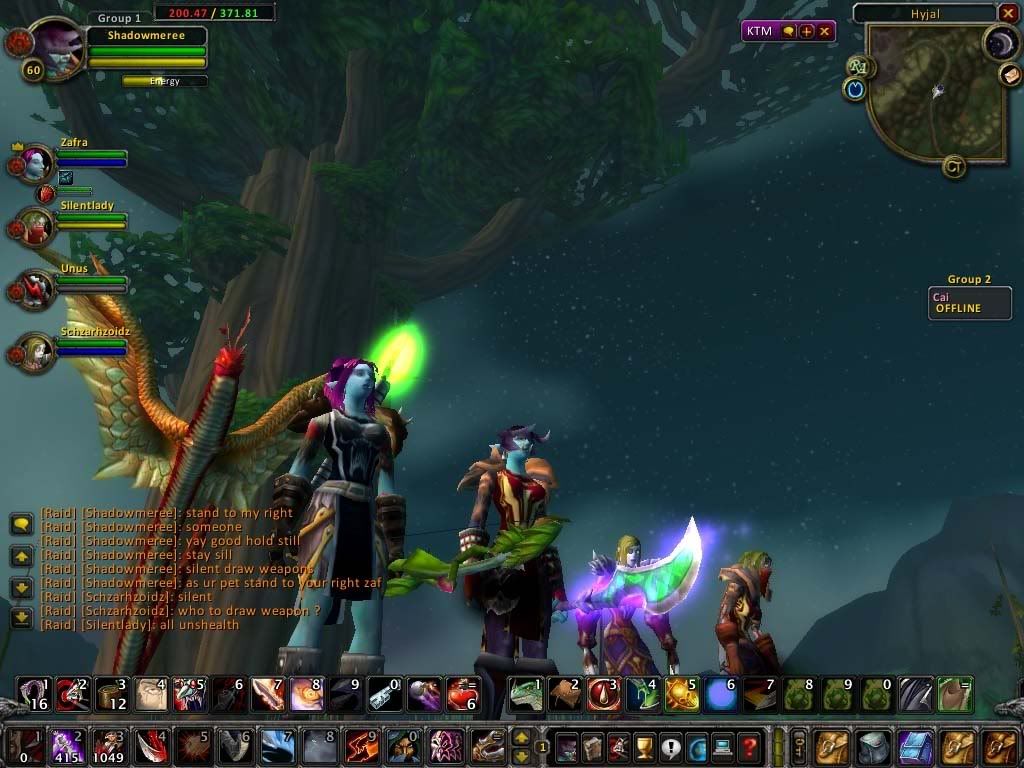Use the green dragon head ability
The image size is (1024, 768).
526,694
